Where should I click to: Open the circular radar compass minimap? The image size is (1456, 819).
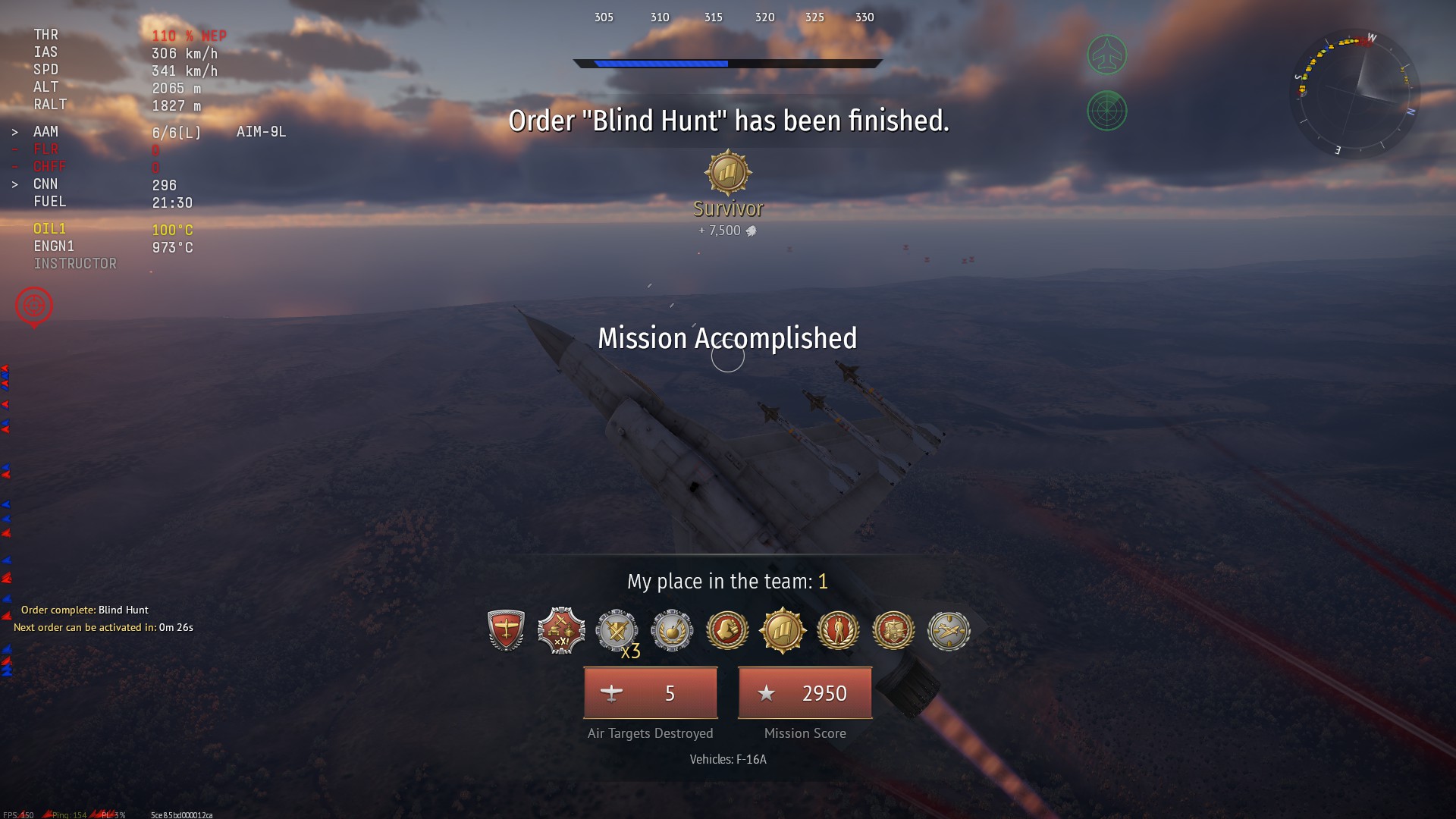click(x=1354, y=93)
